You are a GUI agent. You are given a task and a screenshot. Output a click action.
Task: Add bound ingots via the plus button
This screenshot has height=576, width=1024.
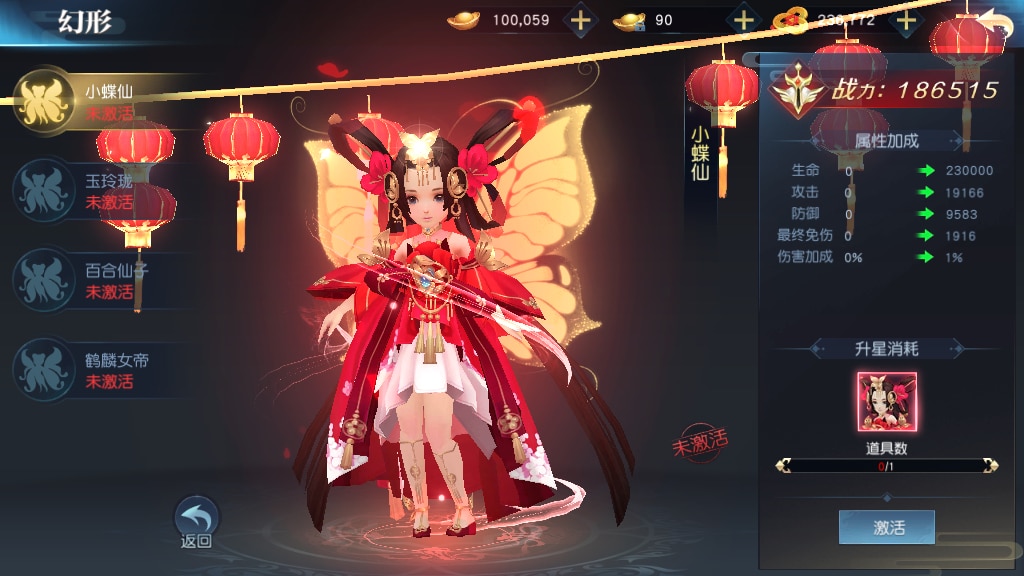pos(744,19)
